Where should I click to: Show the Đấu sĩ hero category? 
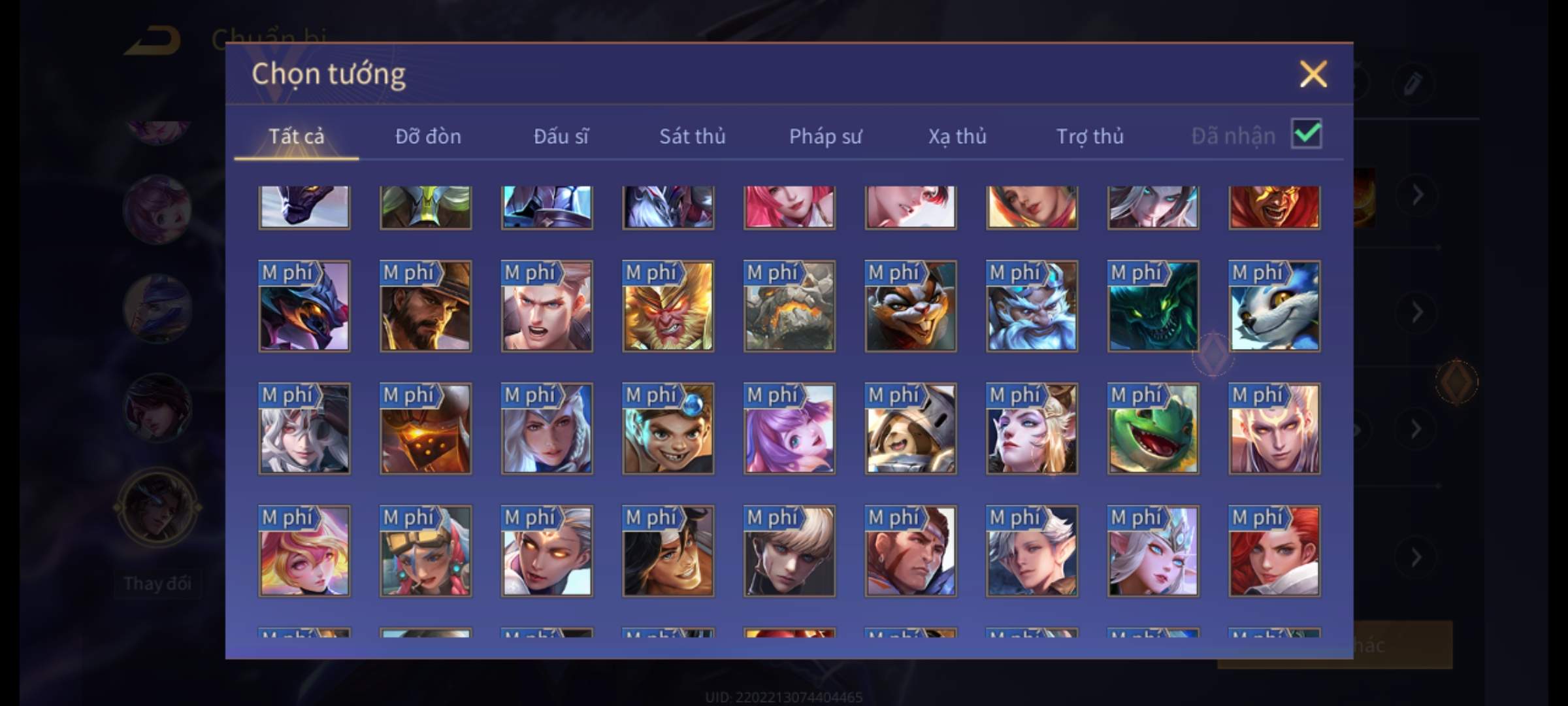[561, 136]
